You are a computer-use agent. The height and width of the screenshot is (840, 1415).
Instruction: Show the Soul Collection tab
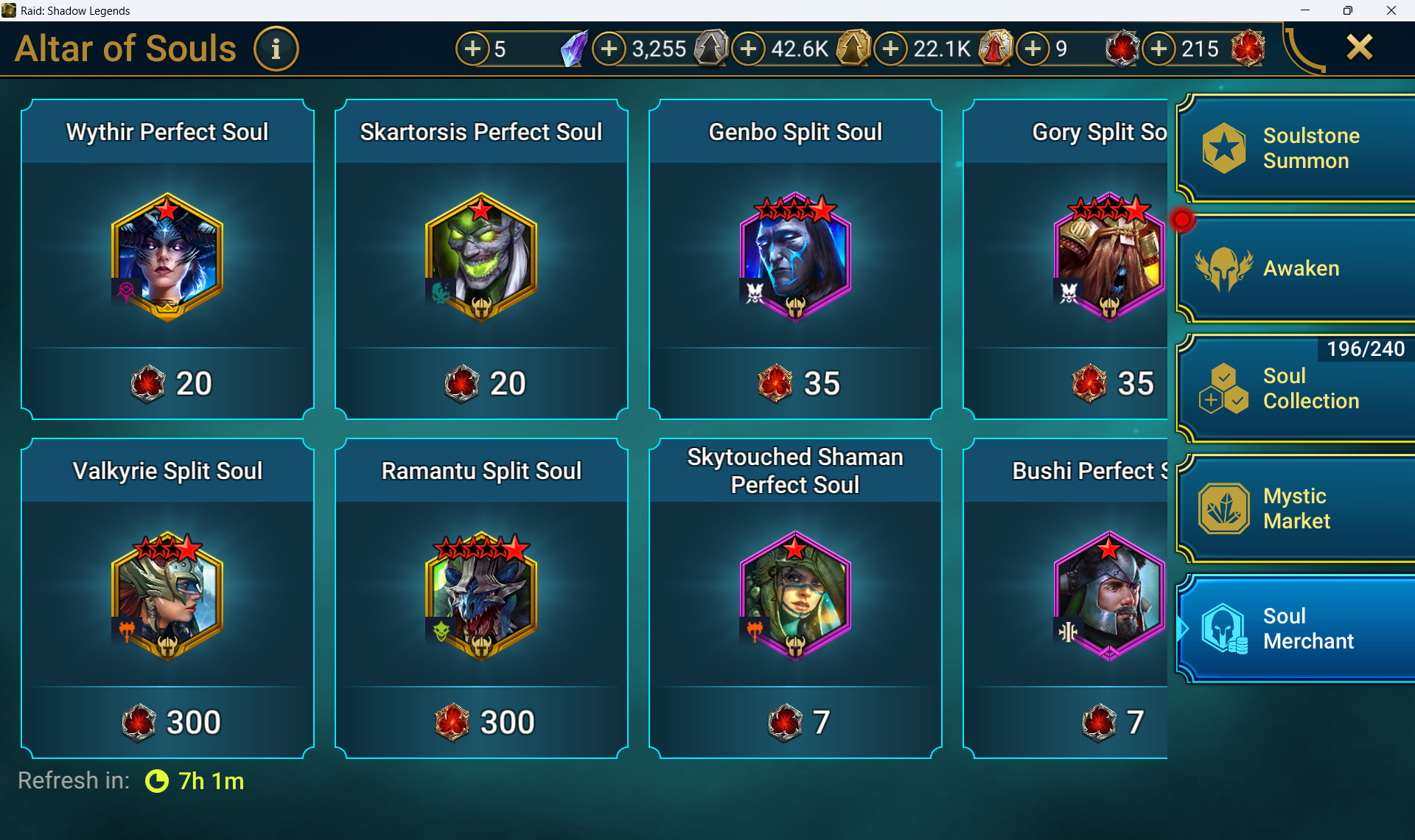(x=1296, y=388)
